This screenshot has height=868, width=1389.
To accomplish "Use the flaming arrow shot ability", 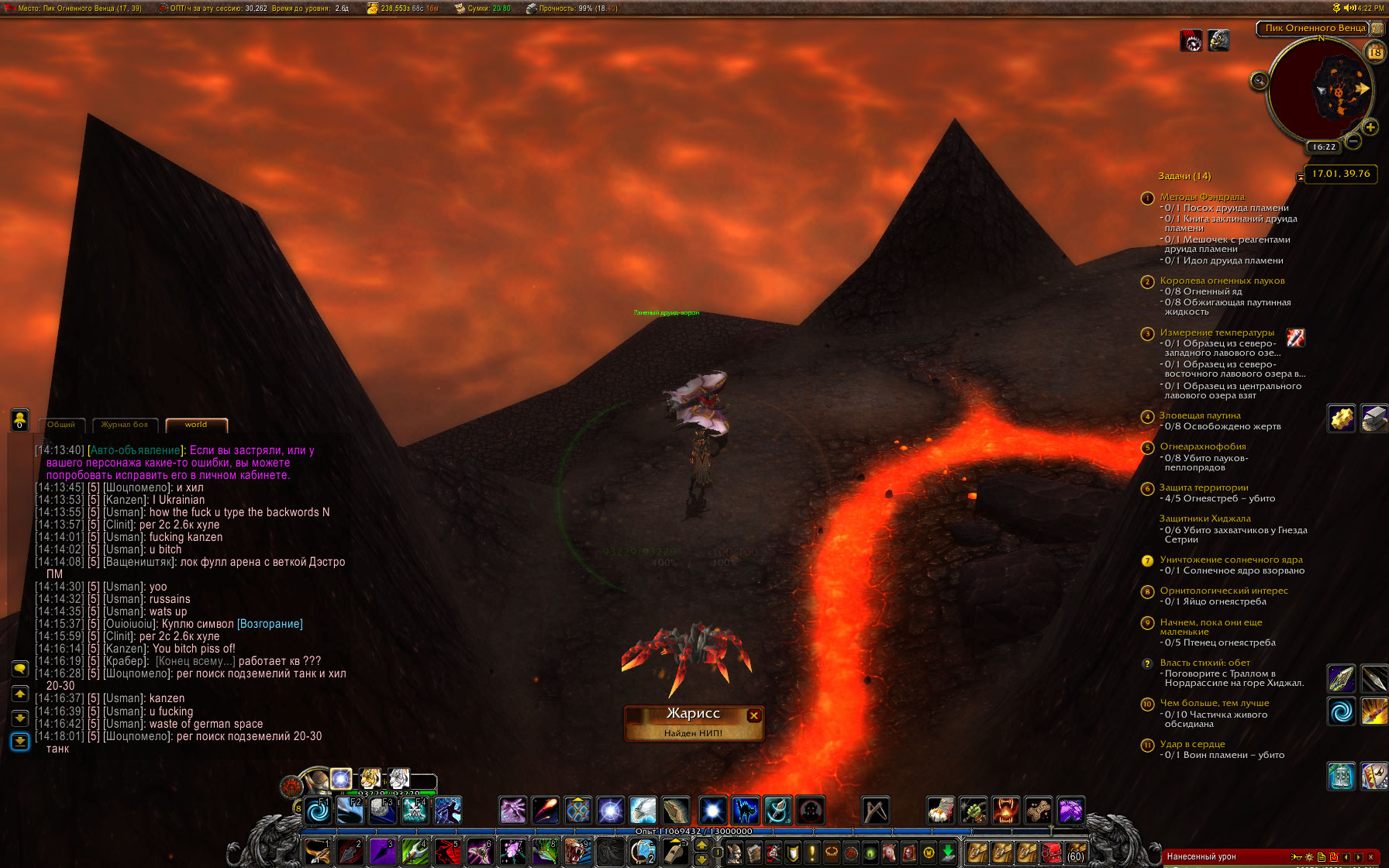I will point(545,811).
